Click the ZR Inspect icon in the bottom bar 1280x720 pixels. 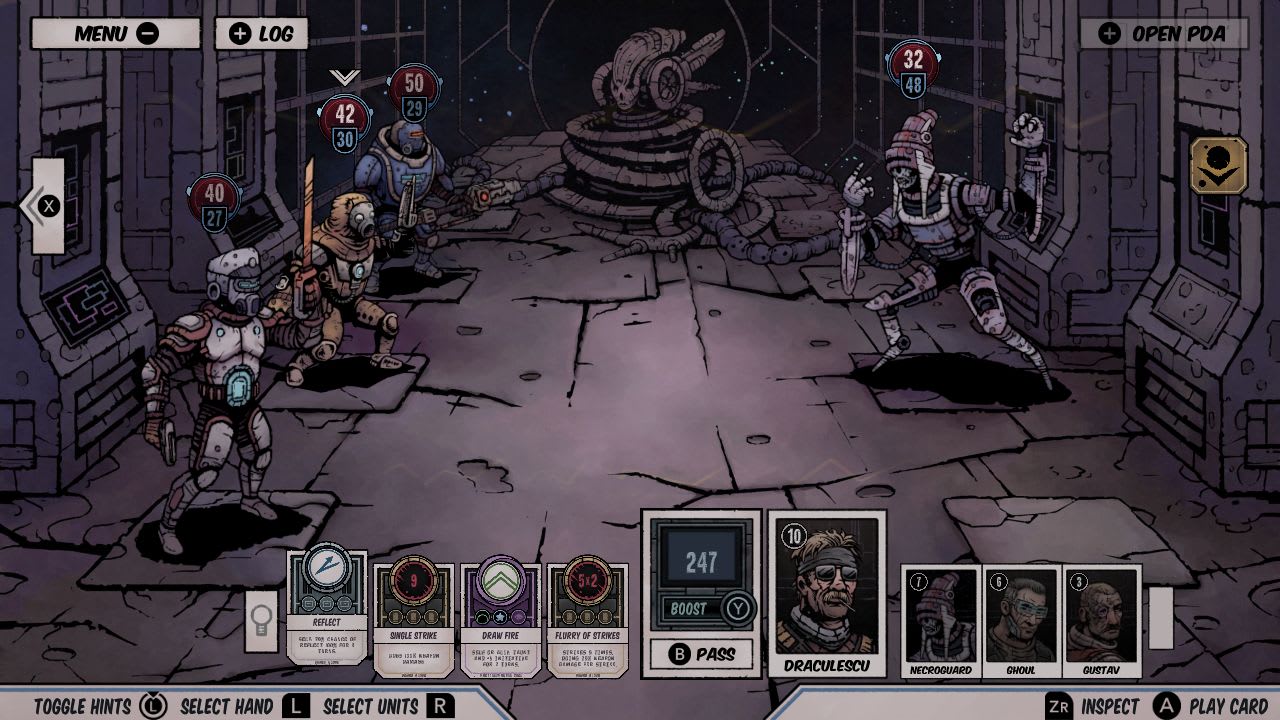[1060, 705]
